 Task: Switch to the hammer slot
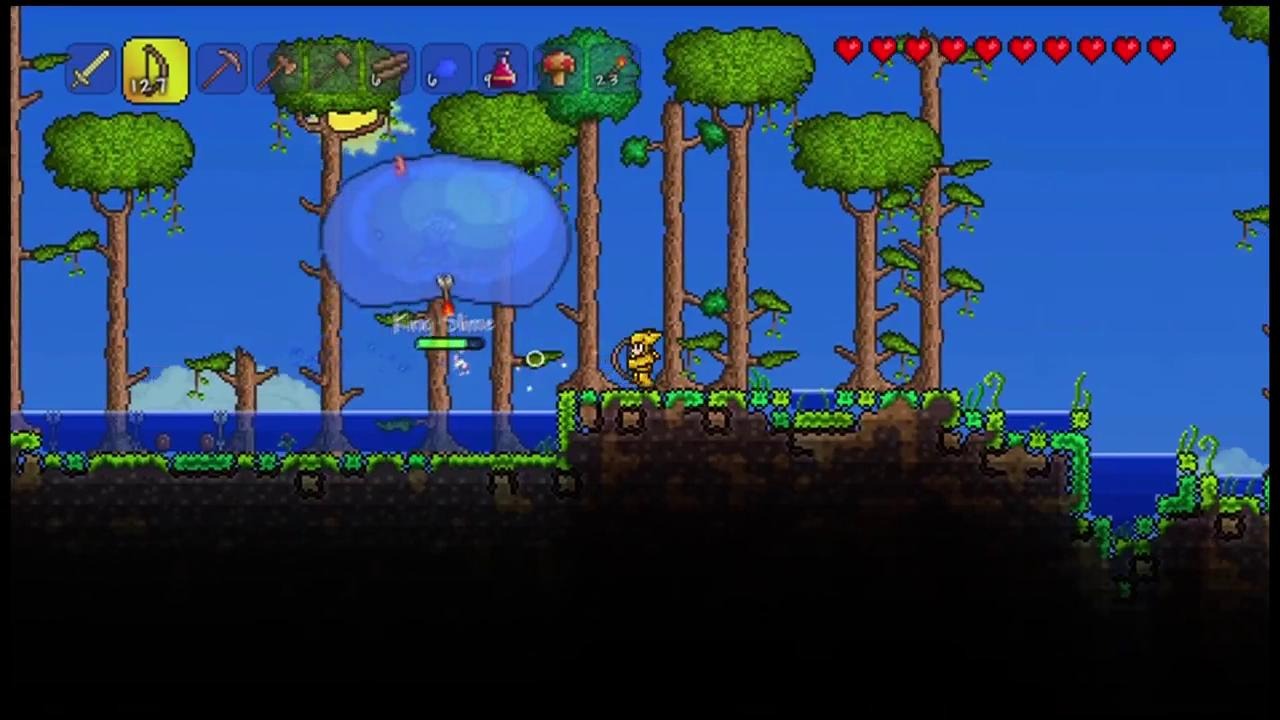tap(335, 71)
